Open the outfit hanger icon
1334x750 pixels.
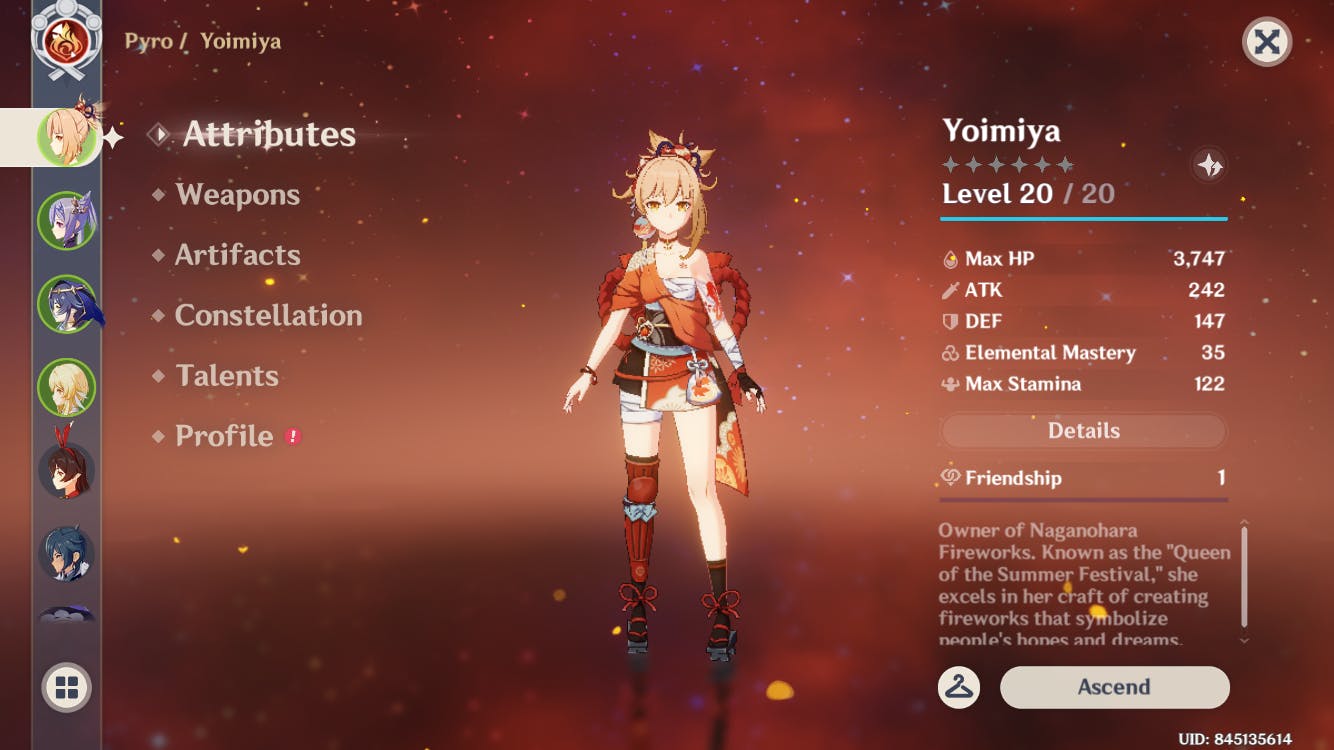(x=959, y=687)
